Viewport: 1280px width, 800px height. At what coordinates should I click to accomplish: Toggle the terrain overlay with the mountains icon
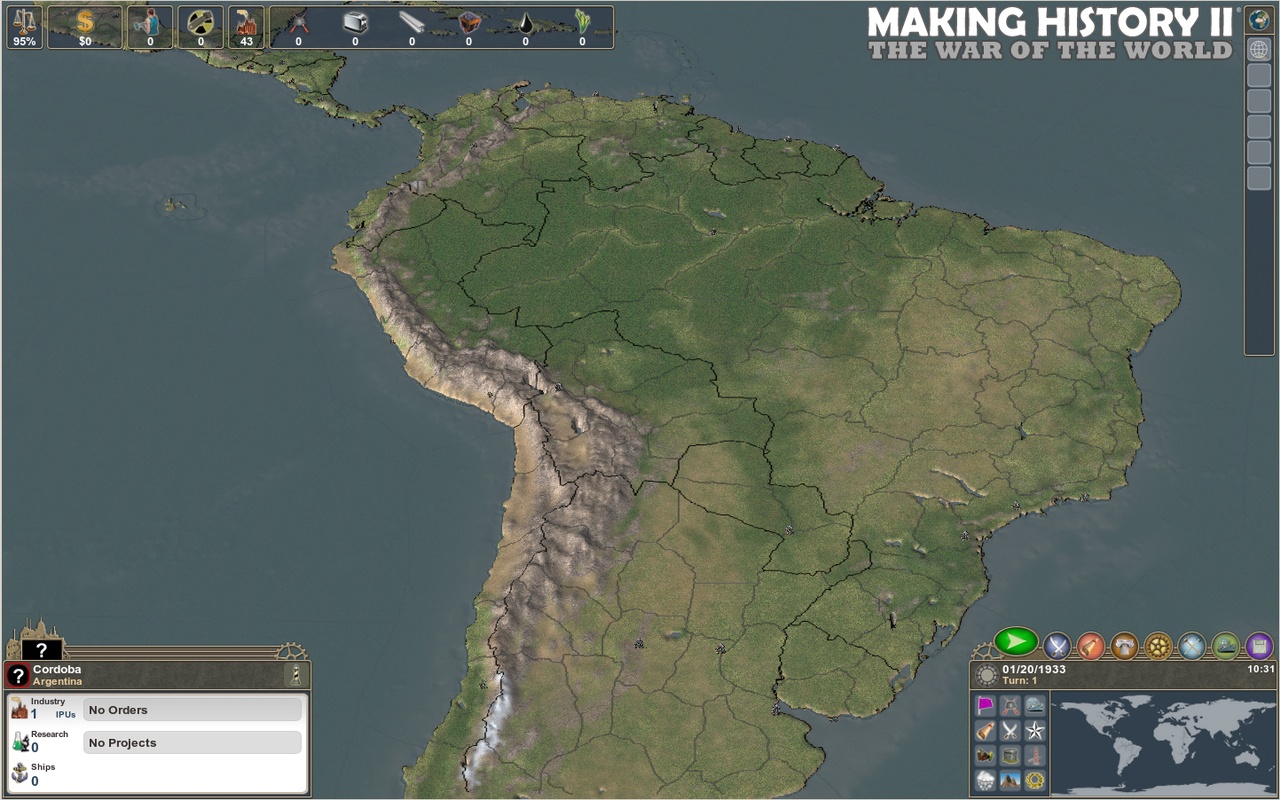point(1012,779)
